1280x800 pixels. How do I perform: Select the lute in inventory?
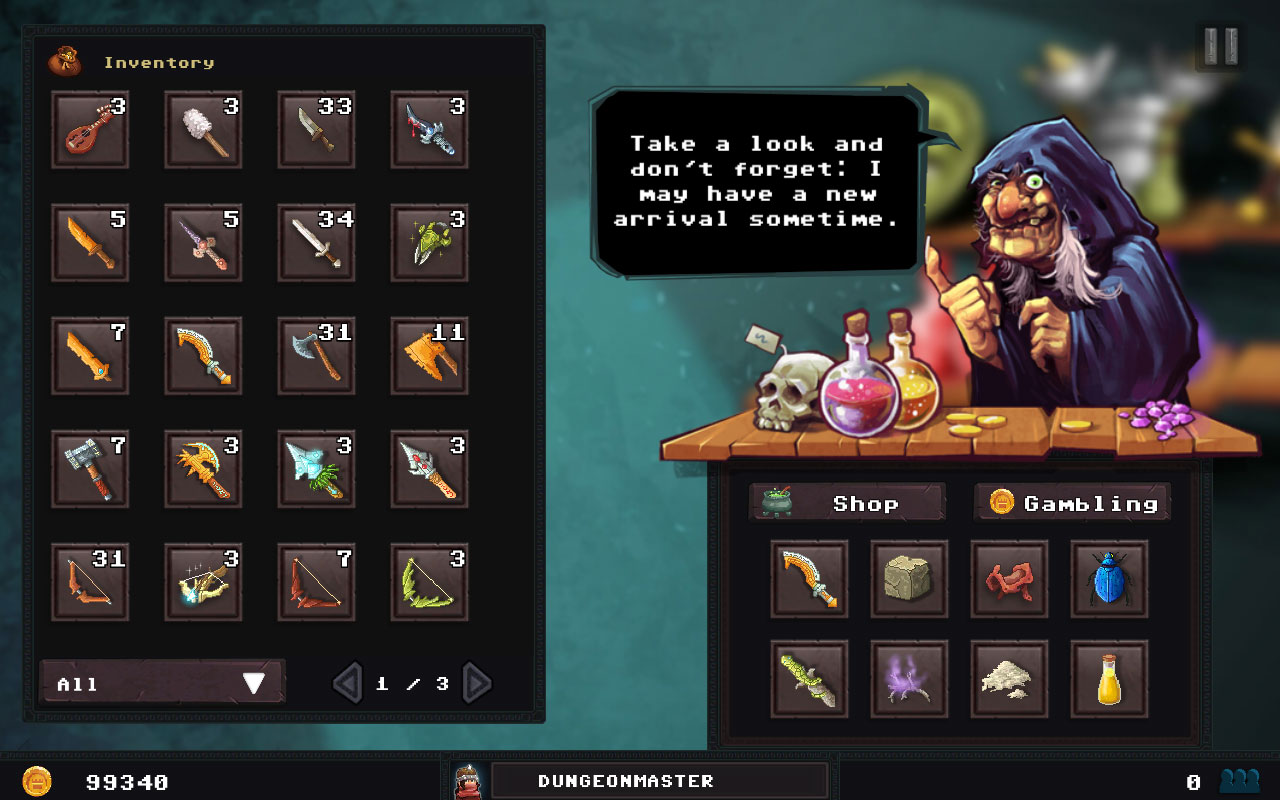(x=90, y=130)
